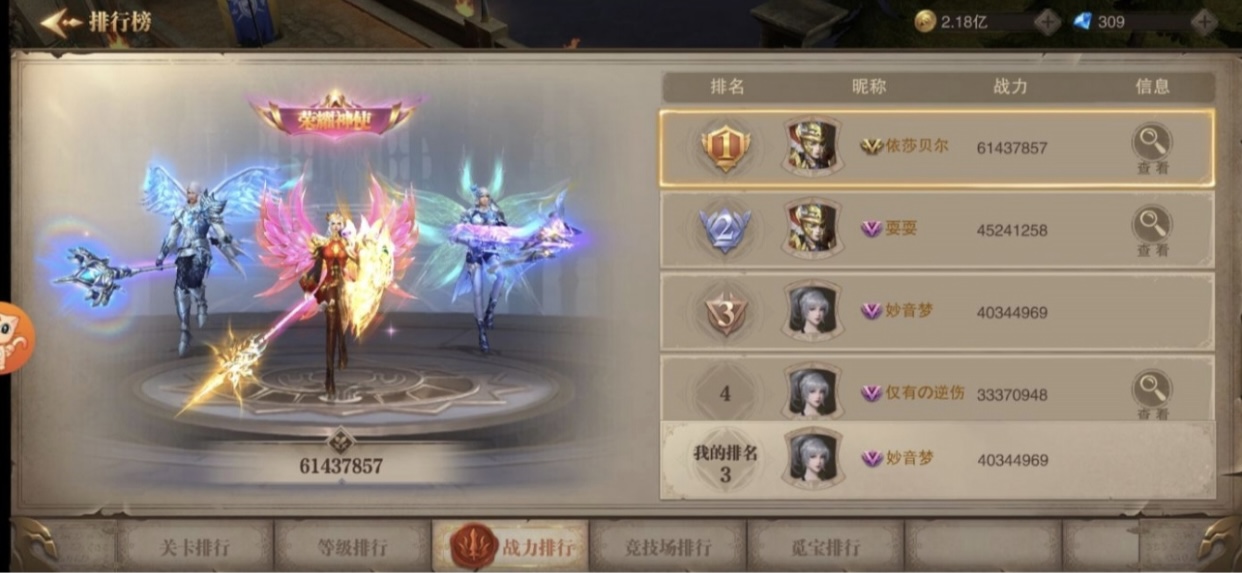Show the 竞技场排行 tab

(x=667, y=547)
